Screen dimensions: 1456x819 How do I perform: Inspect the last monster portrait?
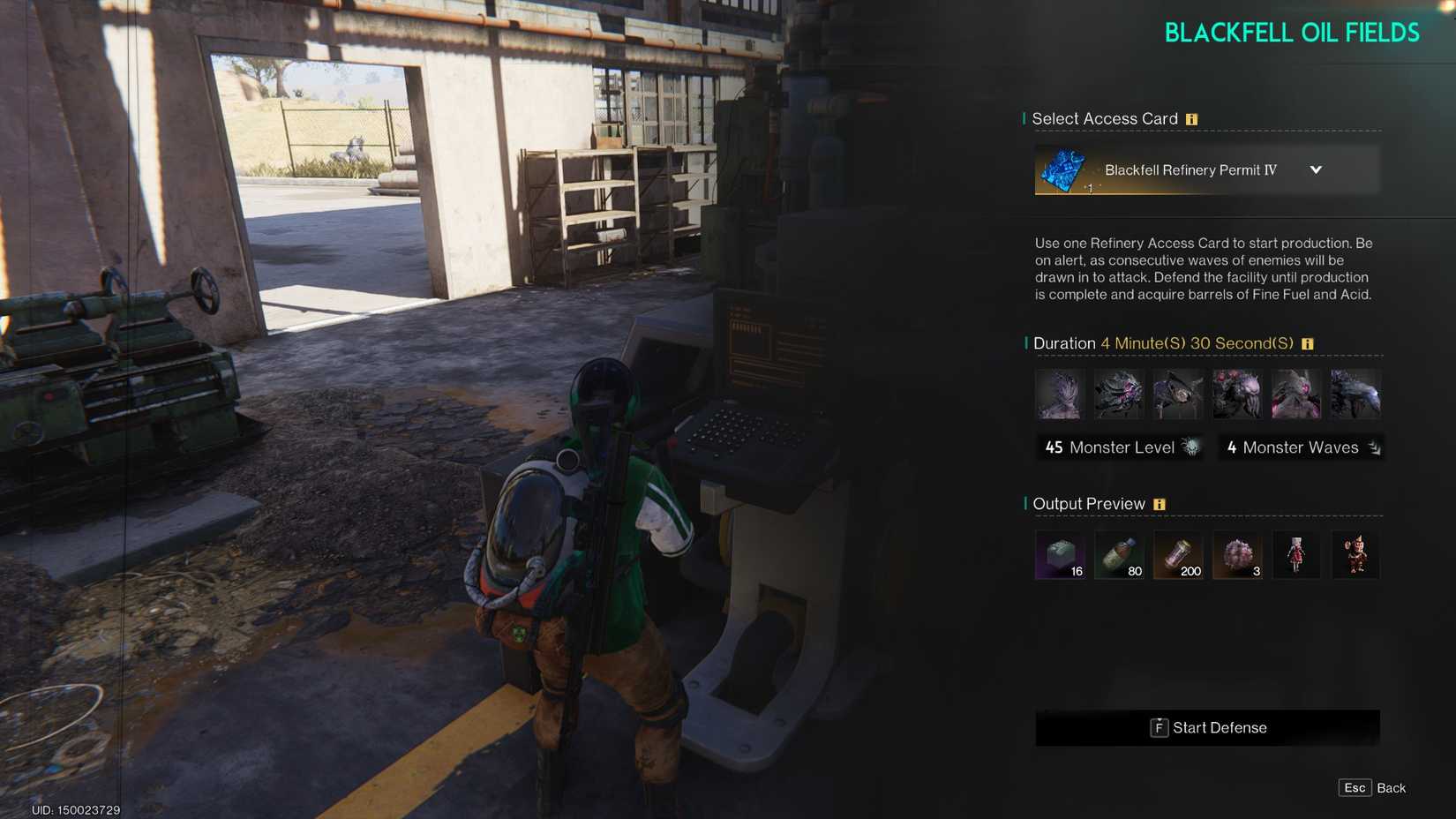point(1355,394)
